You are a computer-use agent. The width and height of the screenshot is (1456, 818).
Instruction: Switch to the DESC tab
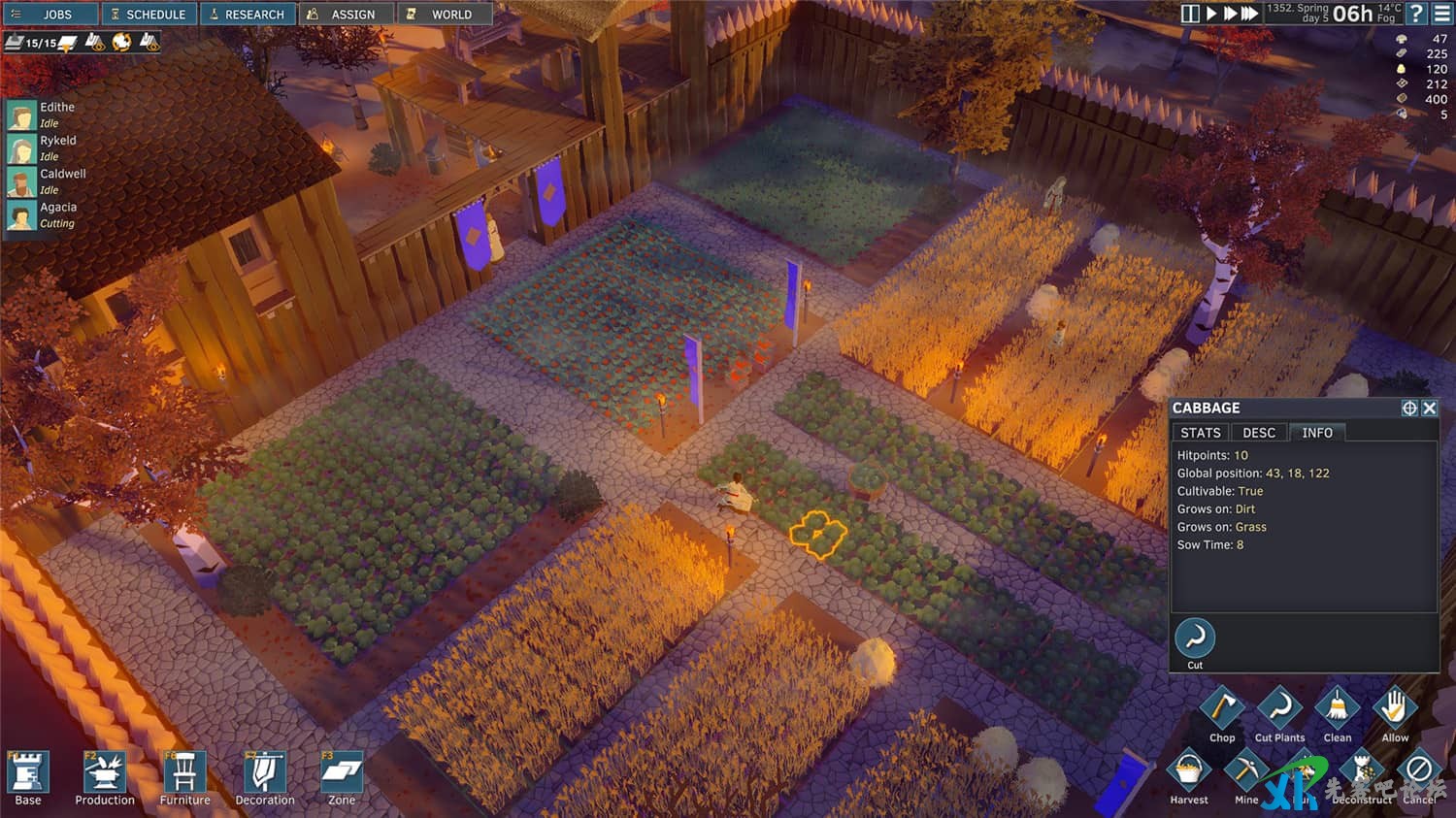pyautogui.click(x=1259, y=433)
